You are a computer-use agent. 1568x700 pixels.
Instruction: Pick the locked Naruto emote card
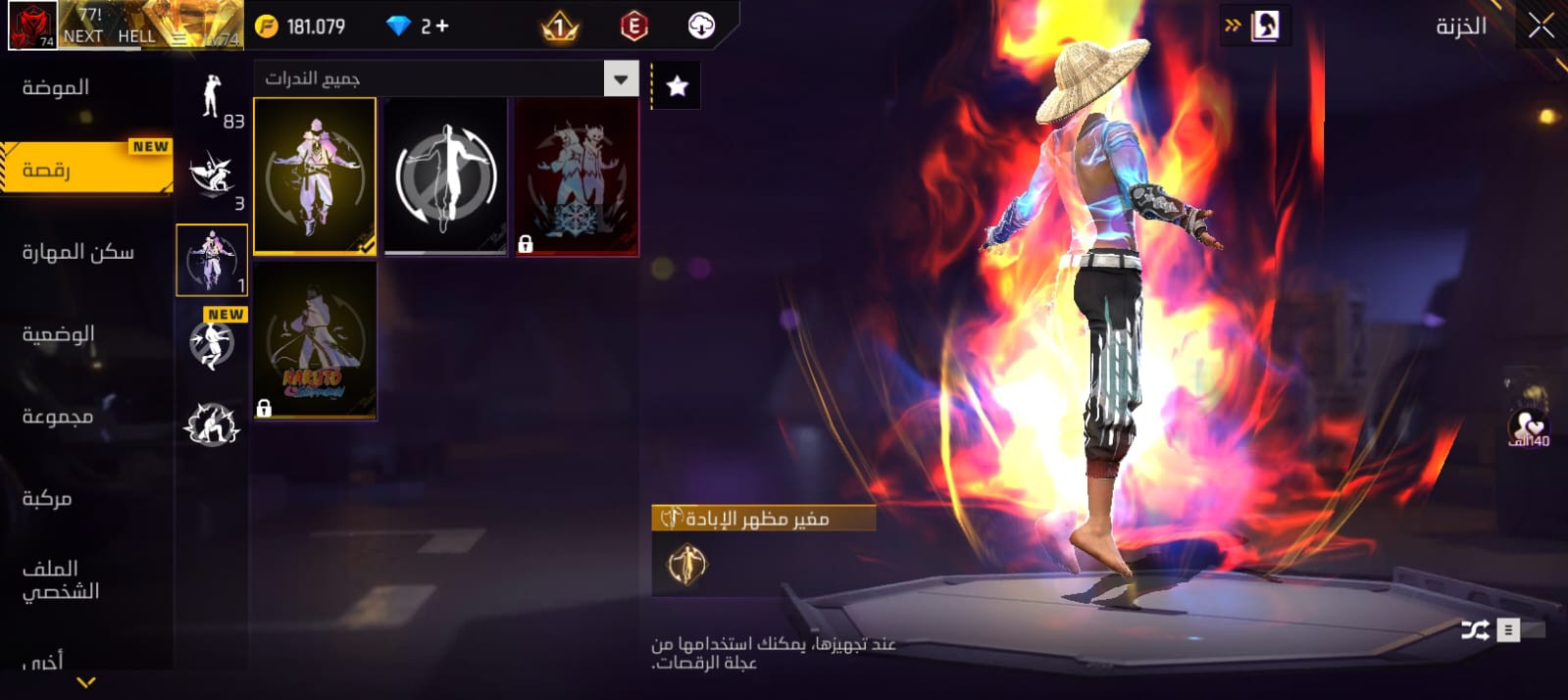(315, 340)
